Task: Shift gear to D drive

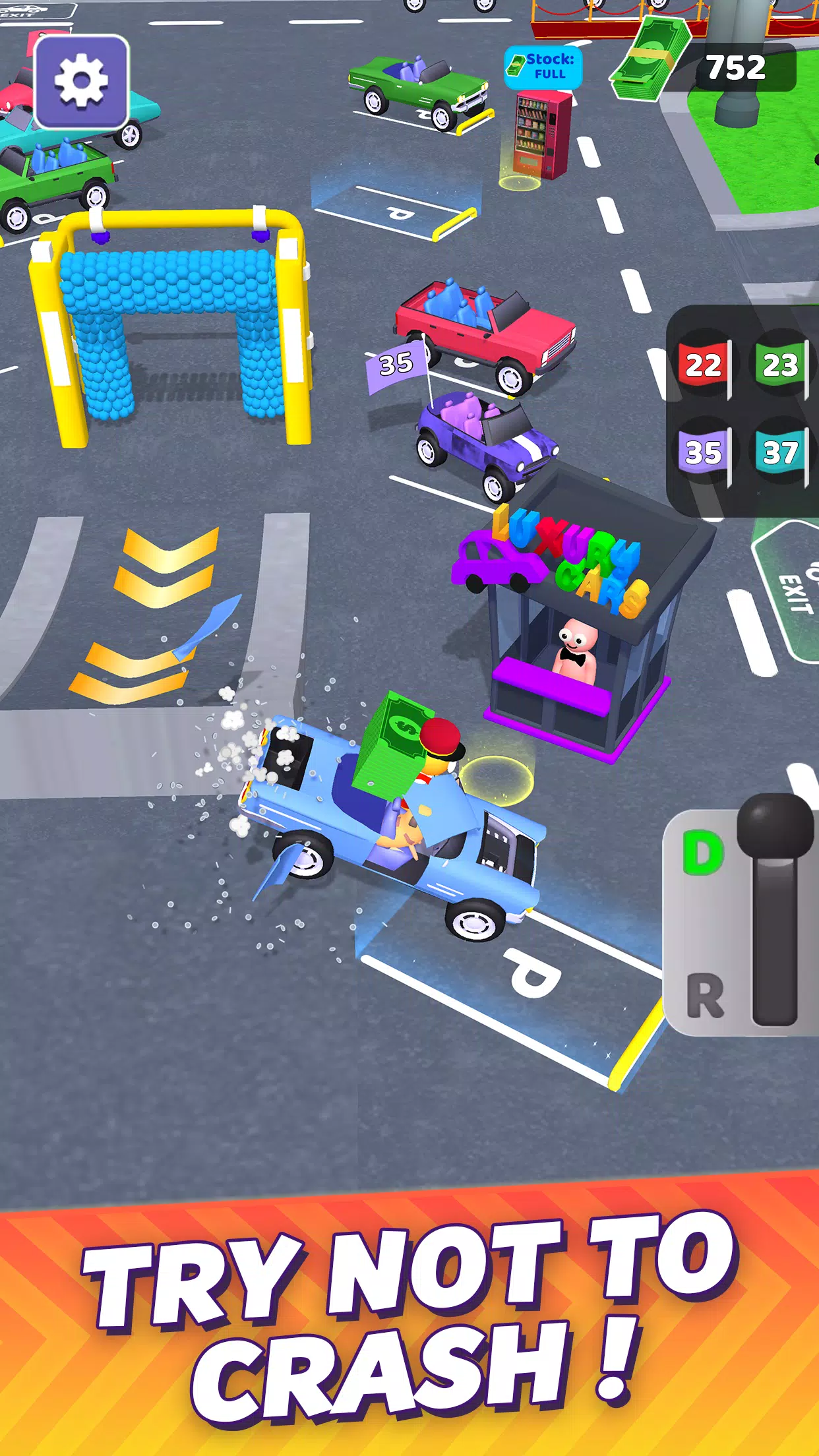Action: (703, 853)
